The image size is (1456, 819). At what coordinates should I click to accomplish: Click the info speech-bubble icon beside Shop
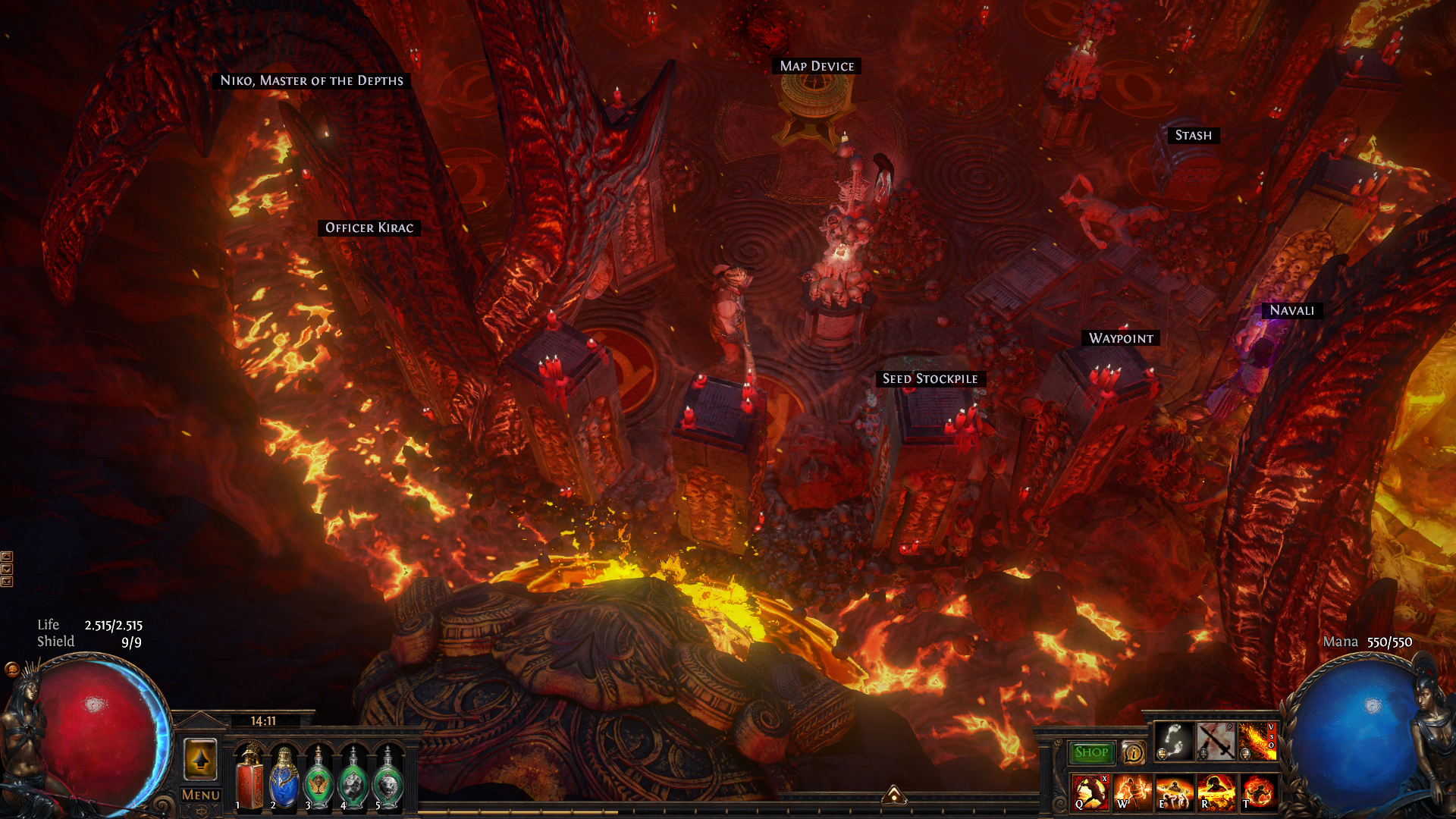1133,752
